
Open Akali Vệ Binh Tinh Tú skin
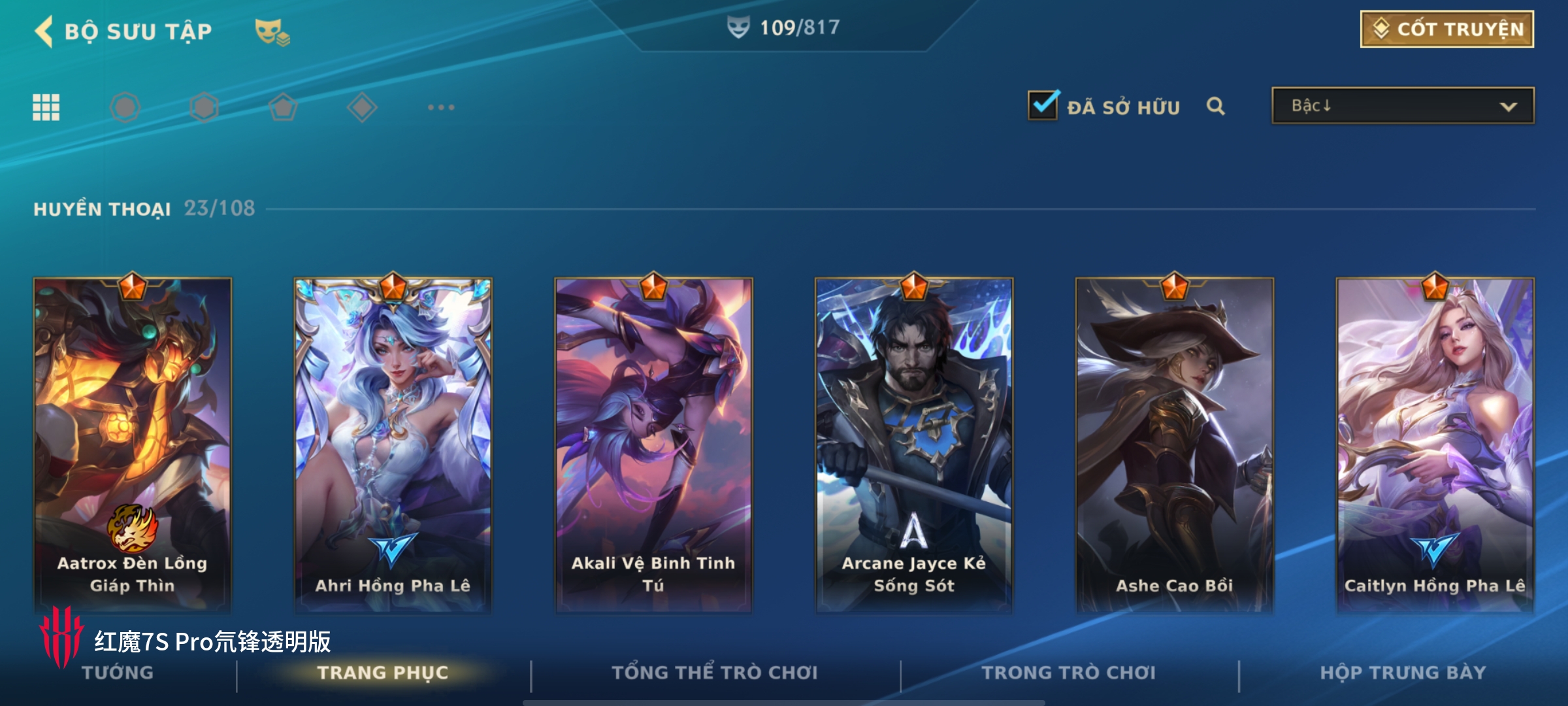click(x=653, y=445)
